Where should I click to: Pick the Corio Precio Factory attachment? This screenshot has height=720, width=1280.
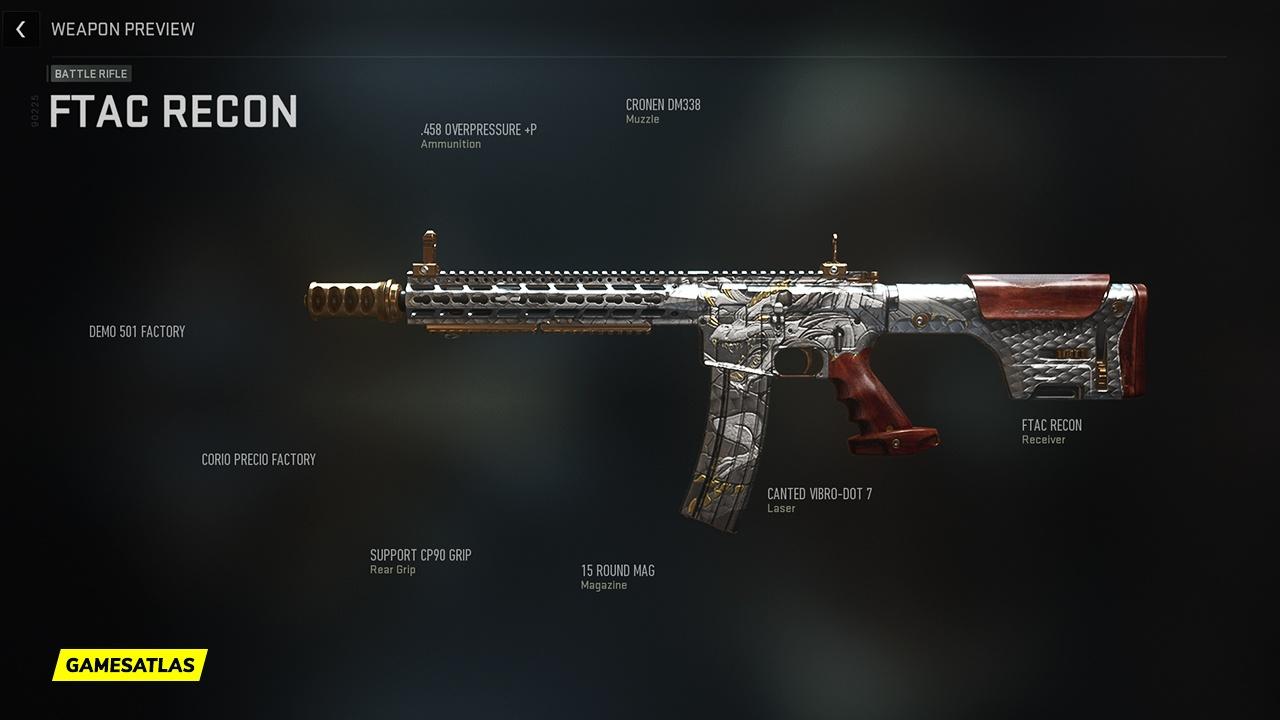(258, 460)
